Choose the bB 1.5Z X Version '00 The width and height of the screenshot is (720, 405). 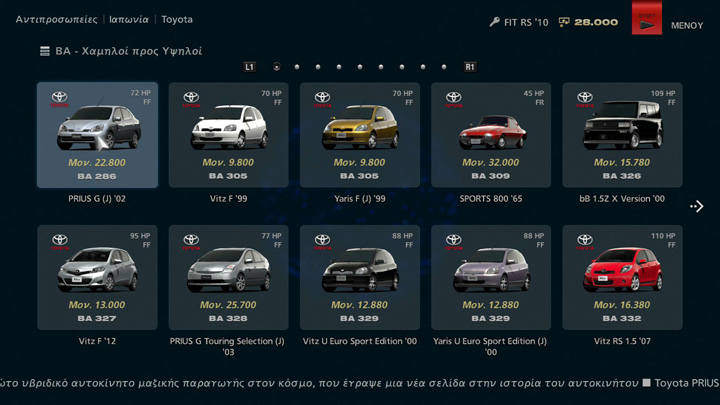[622, 135]
